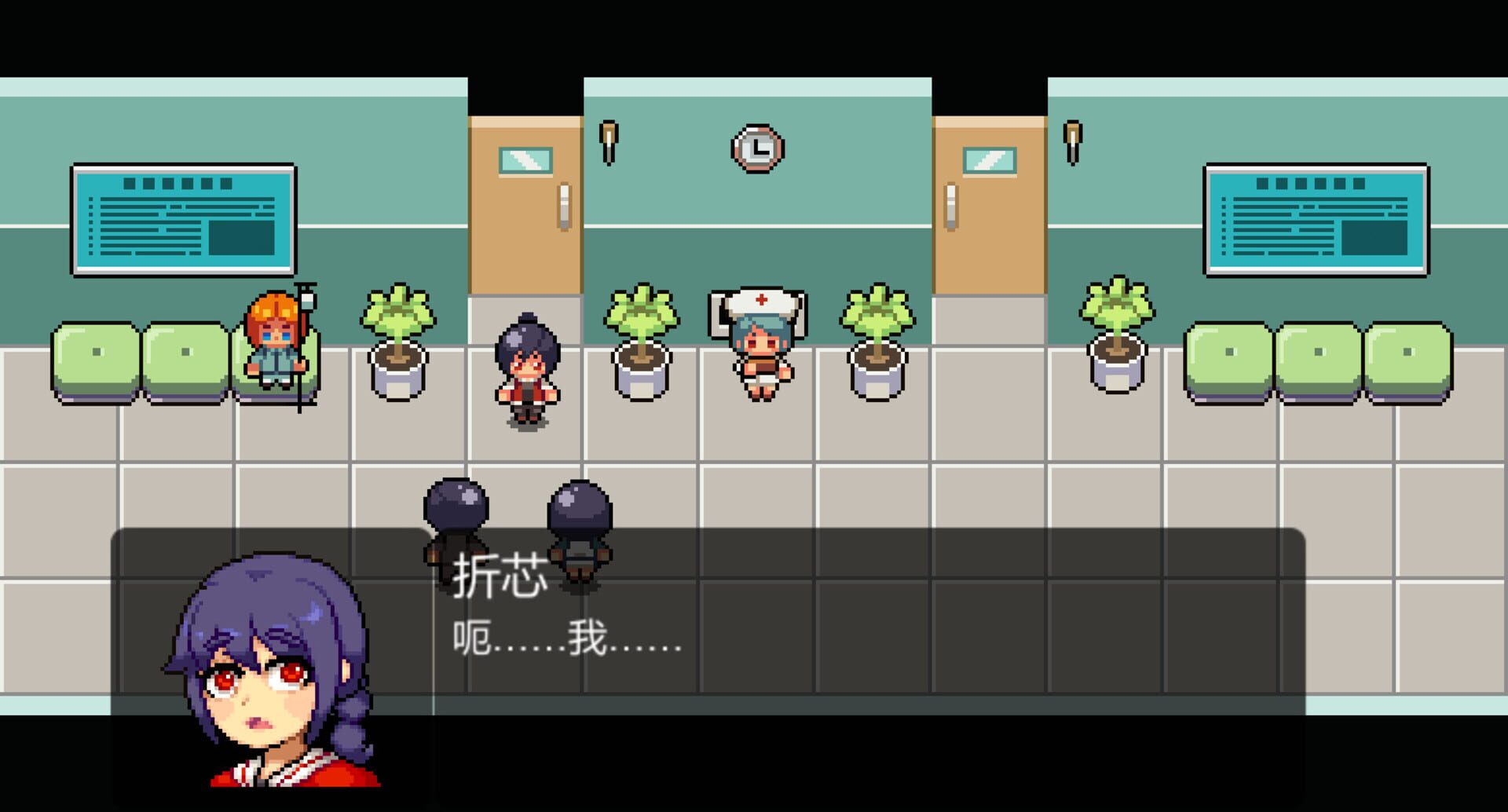The height and width of the screenshot is (812, 1508).
Task: Click the window panel on the left door
Action: (523, 159)
